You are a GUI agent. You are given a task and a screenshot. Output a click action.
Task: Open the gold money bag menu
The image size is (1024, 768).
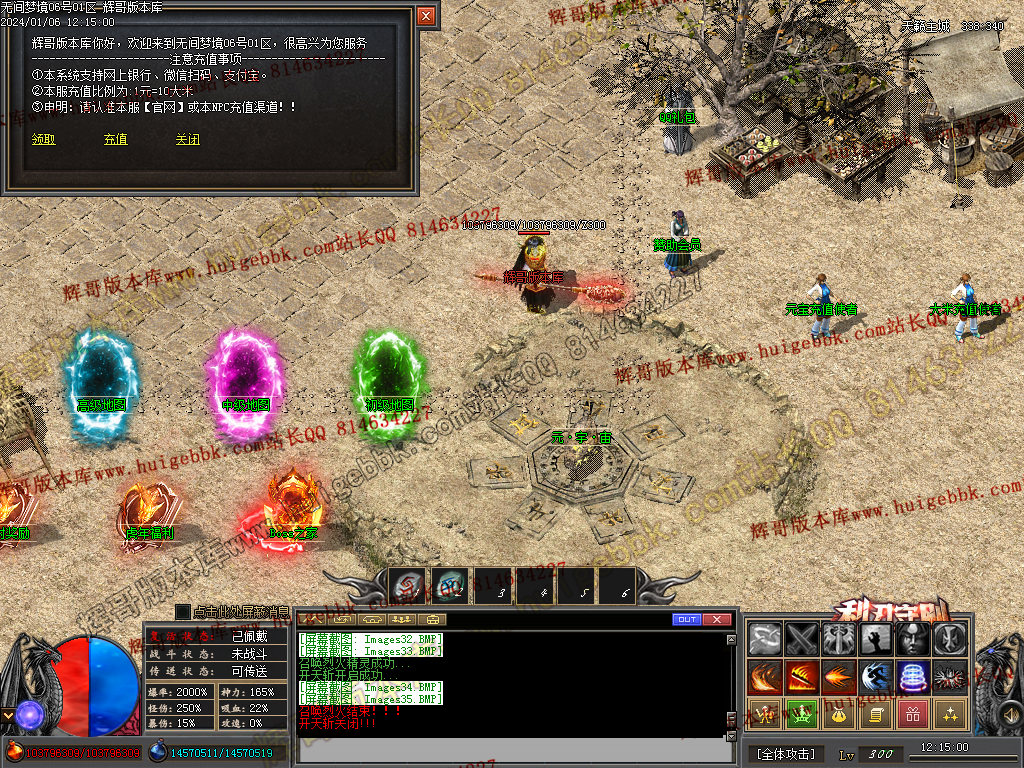pos(839,714)
